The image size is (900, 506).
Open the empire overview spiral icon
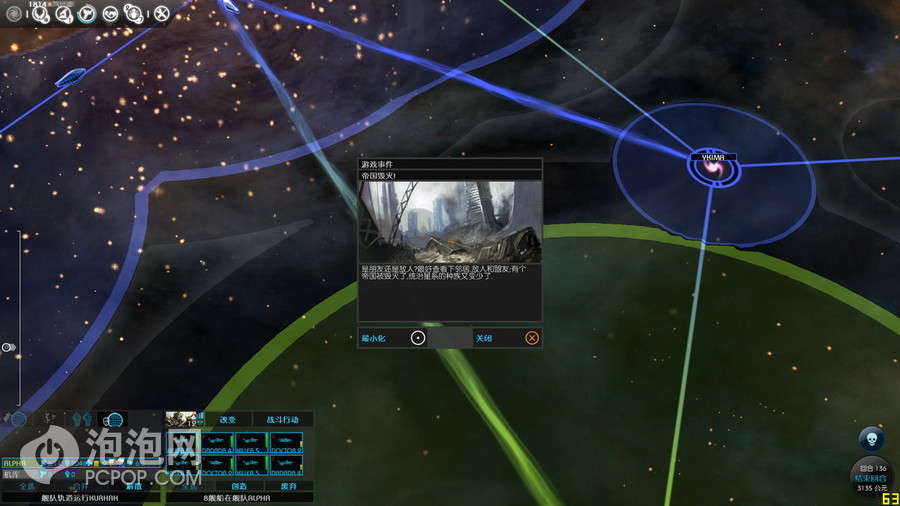pos(14,14)
